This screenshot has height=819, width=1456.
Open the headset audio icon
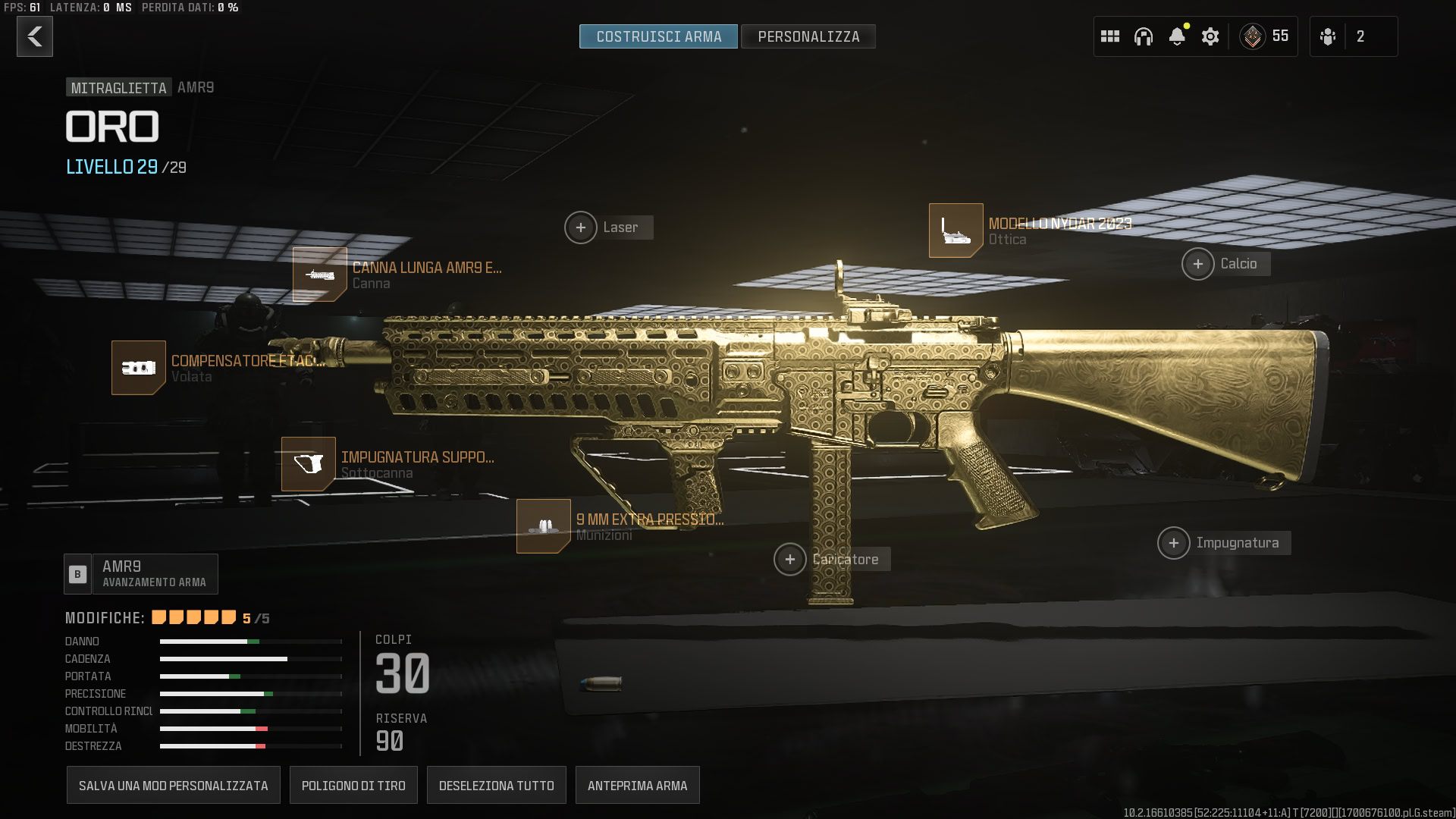pos(1144,36)
